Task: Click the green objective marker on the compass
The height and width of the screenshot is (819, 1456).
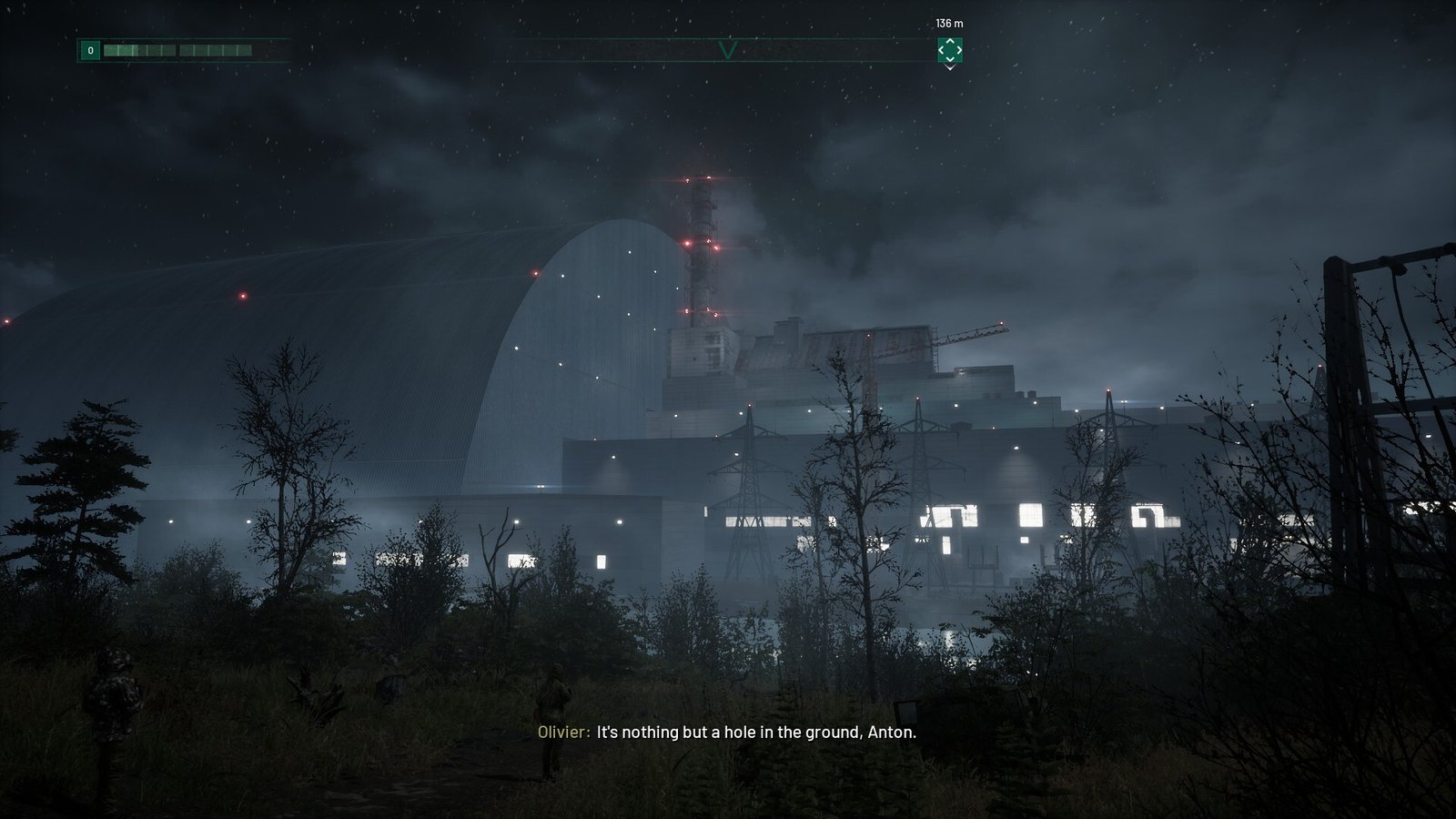Action: tap(949, 50)
